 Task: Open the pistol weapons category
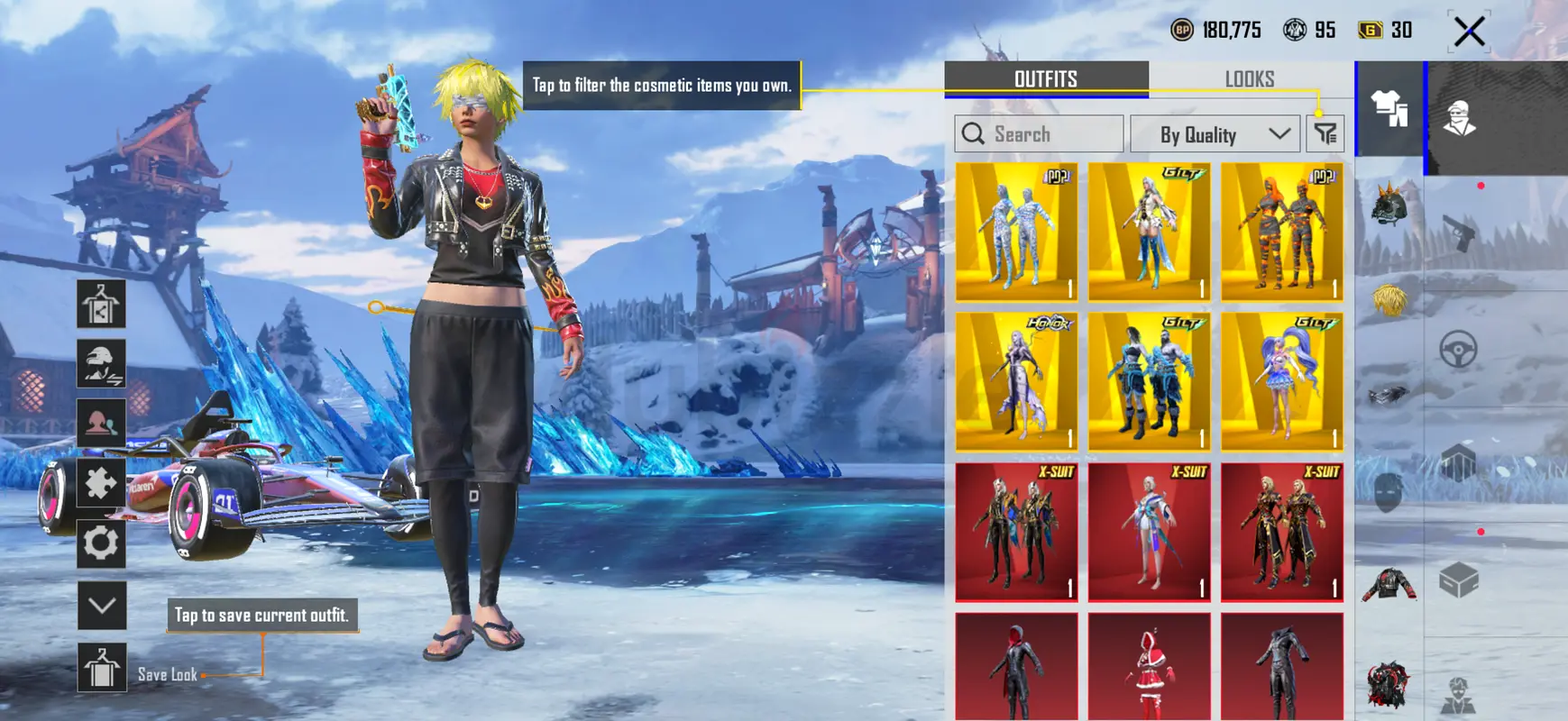click(1458, 234)
